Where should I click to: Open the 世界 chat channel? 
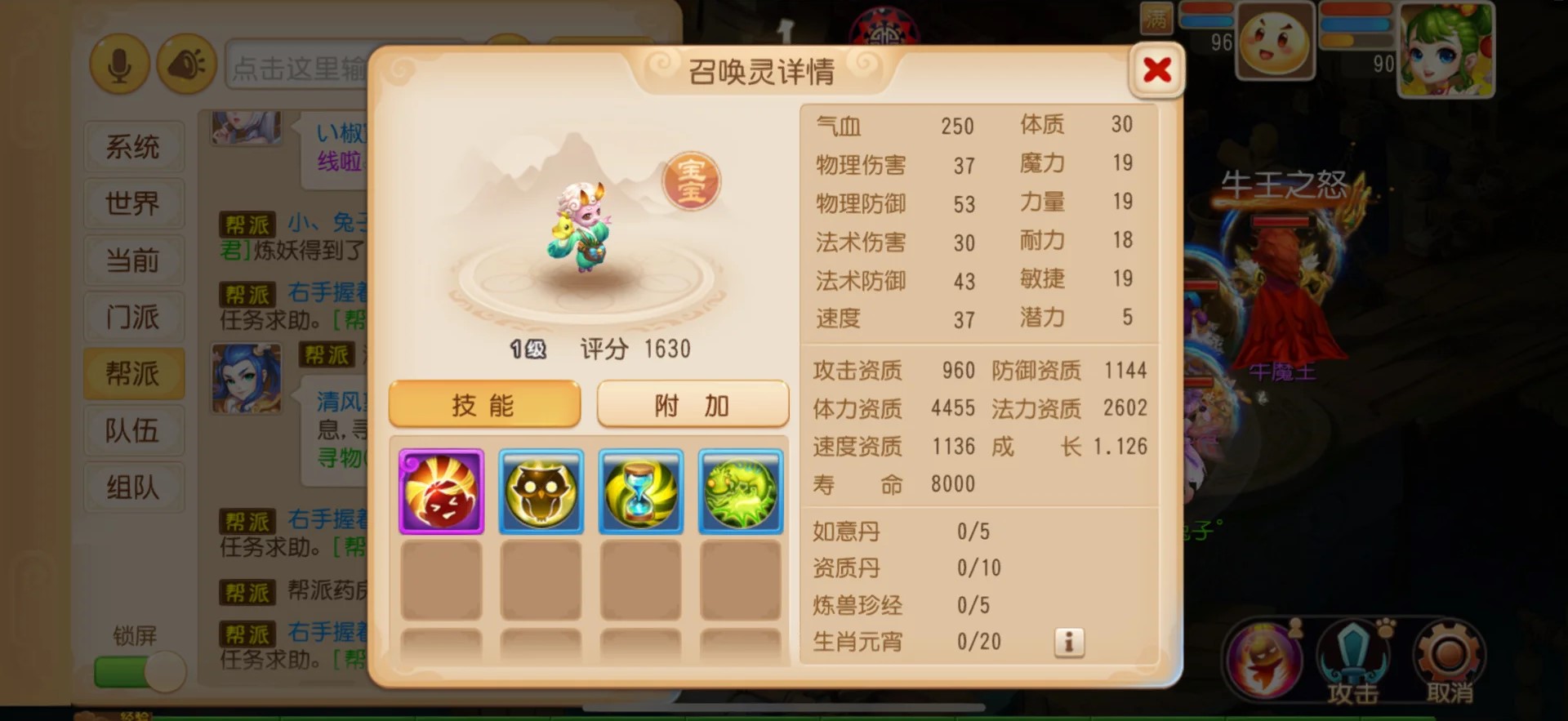click(133, 204)
